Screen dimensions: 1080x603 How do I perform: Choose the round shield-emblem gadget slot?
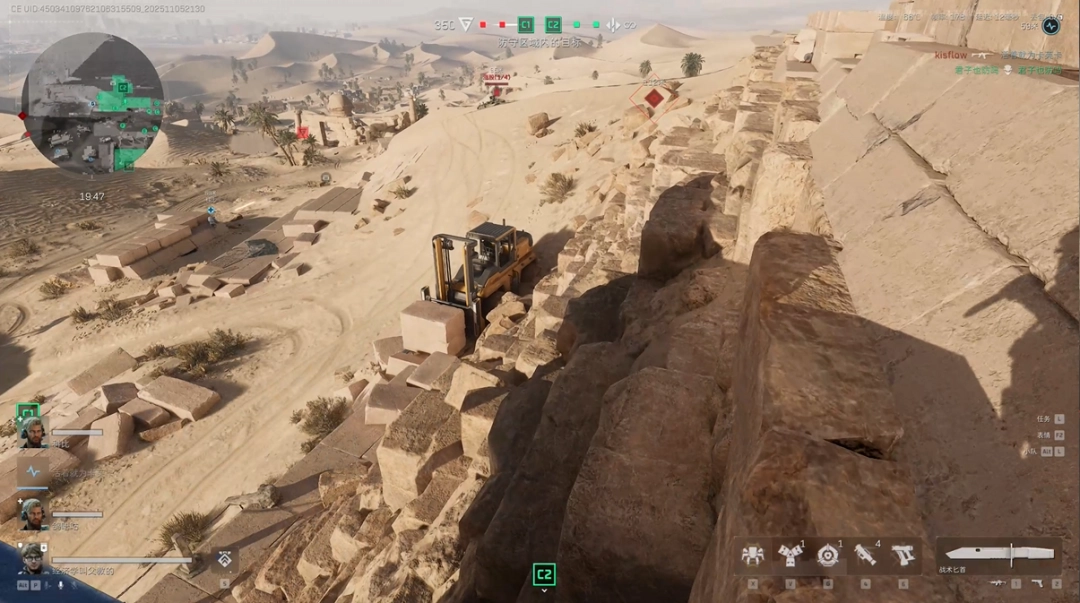pyautogui.click(x=827, y=556)
